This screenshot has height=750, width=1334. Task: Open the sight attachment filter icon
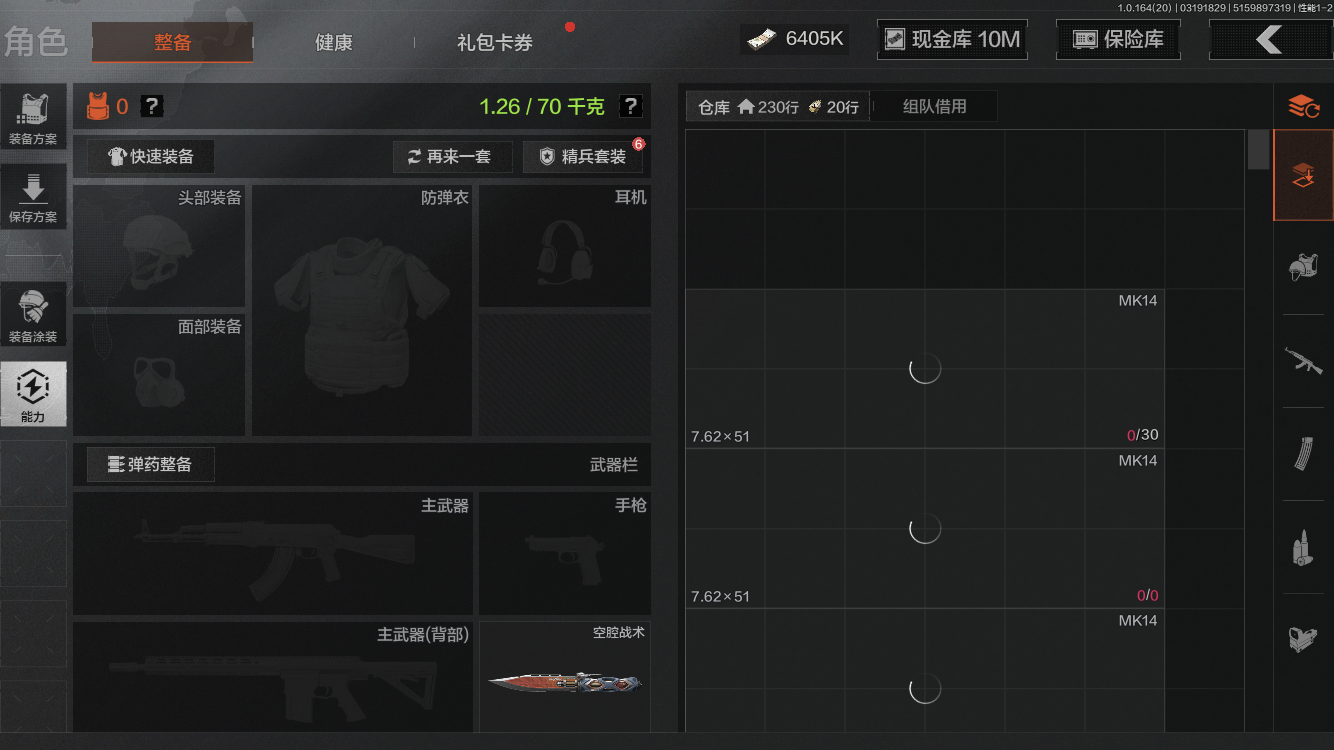click(x=1303, y=640)
